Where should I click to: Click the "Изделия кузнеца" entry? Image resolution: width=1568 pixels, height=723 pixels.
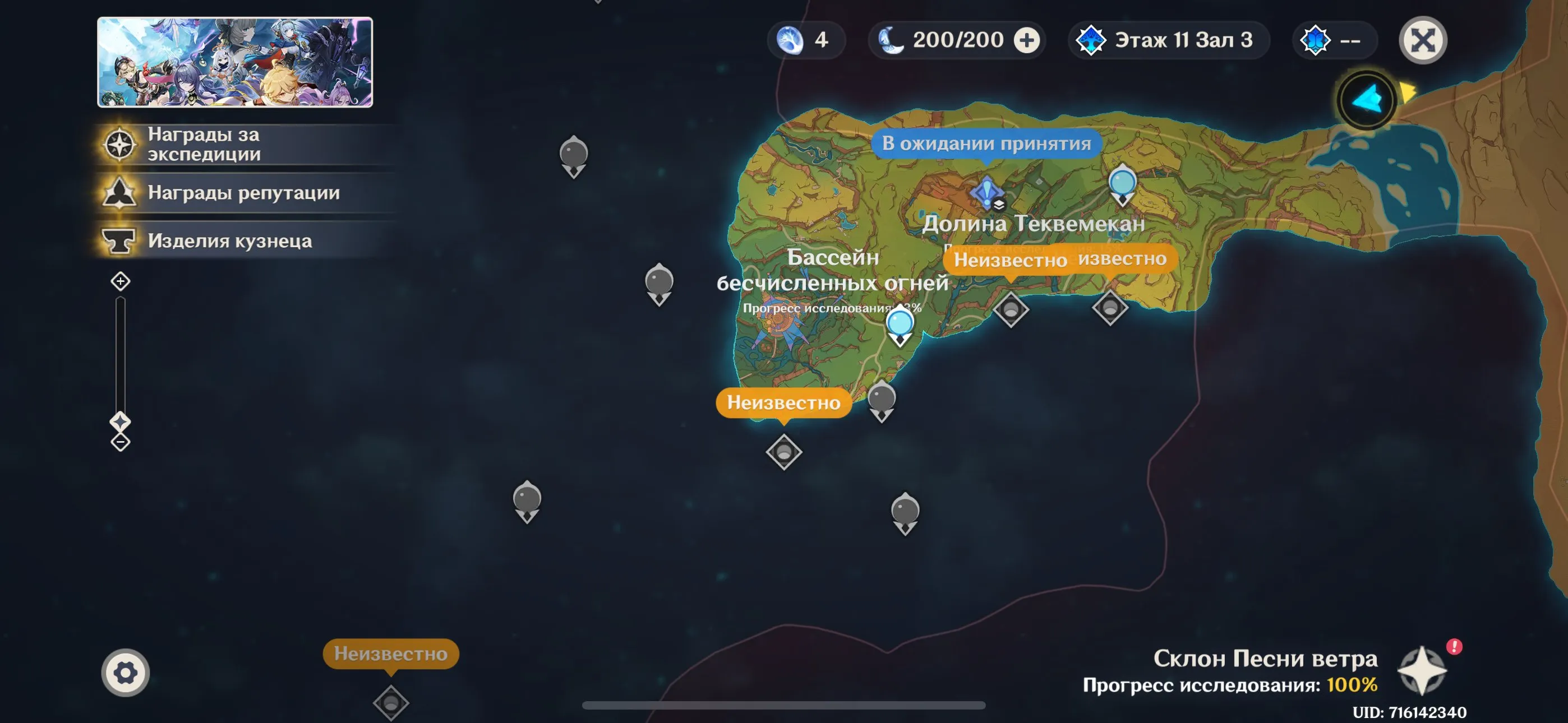point(231,241)
